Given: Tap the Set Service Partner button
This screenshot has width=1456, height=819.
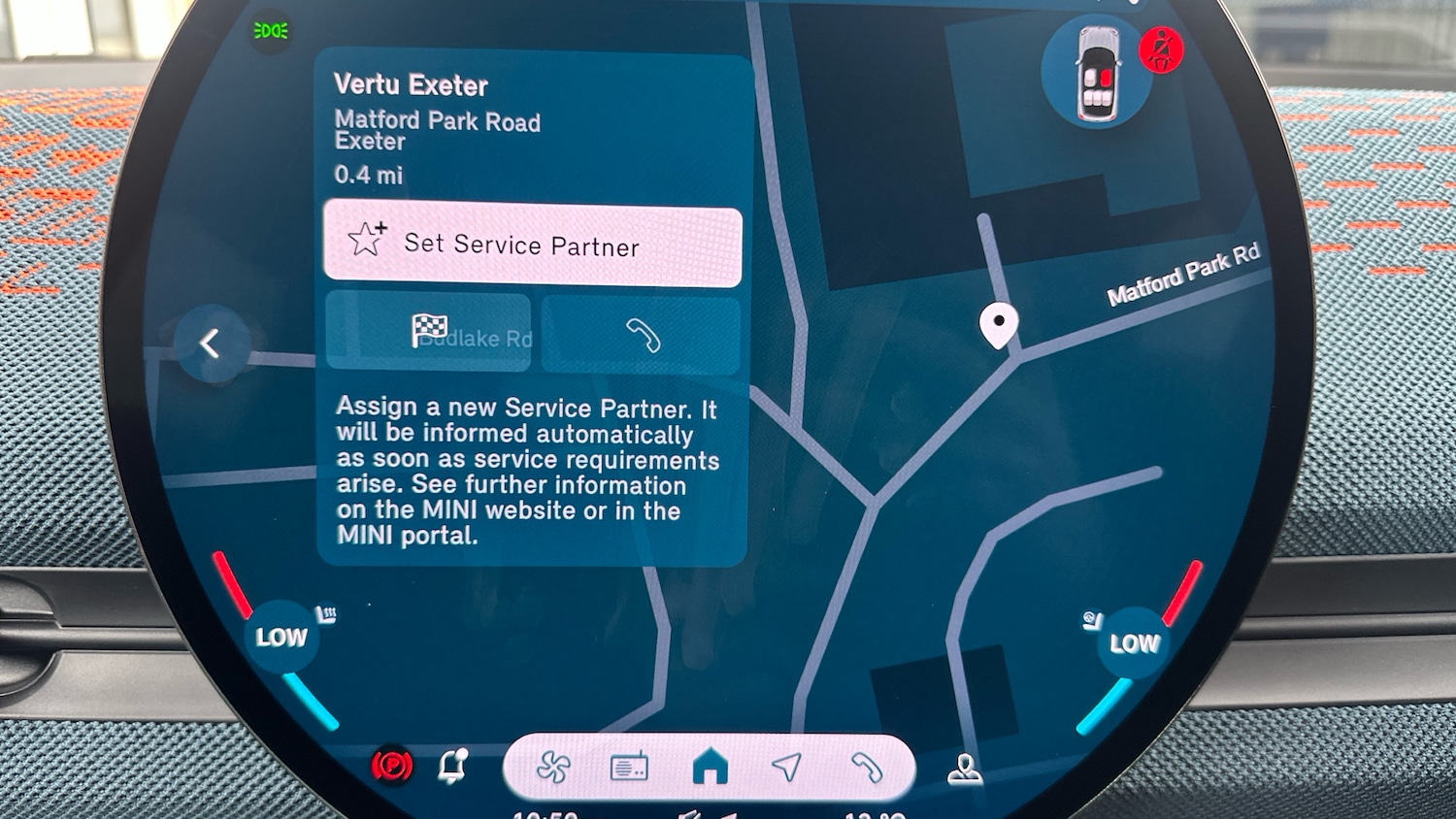Looking at the screenshot, I should coord(532,245).
